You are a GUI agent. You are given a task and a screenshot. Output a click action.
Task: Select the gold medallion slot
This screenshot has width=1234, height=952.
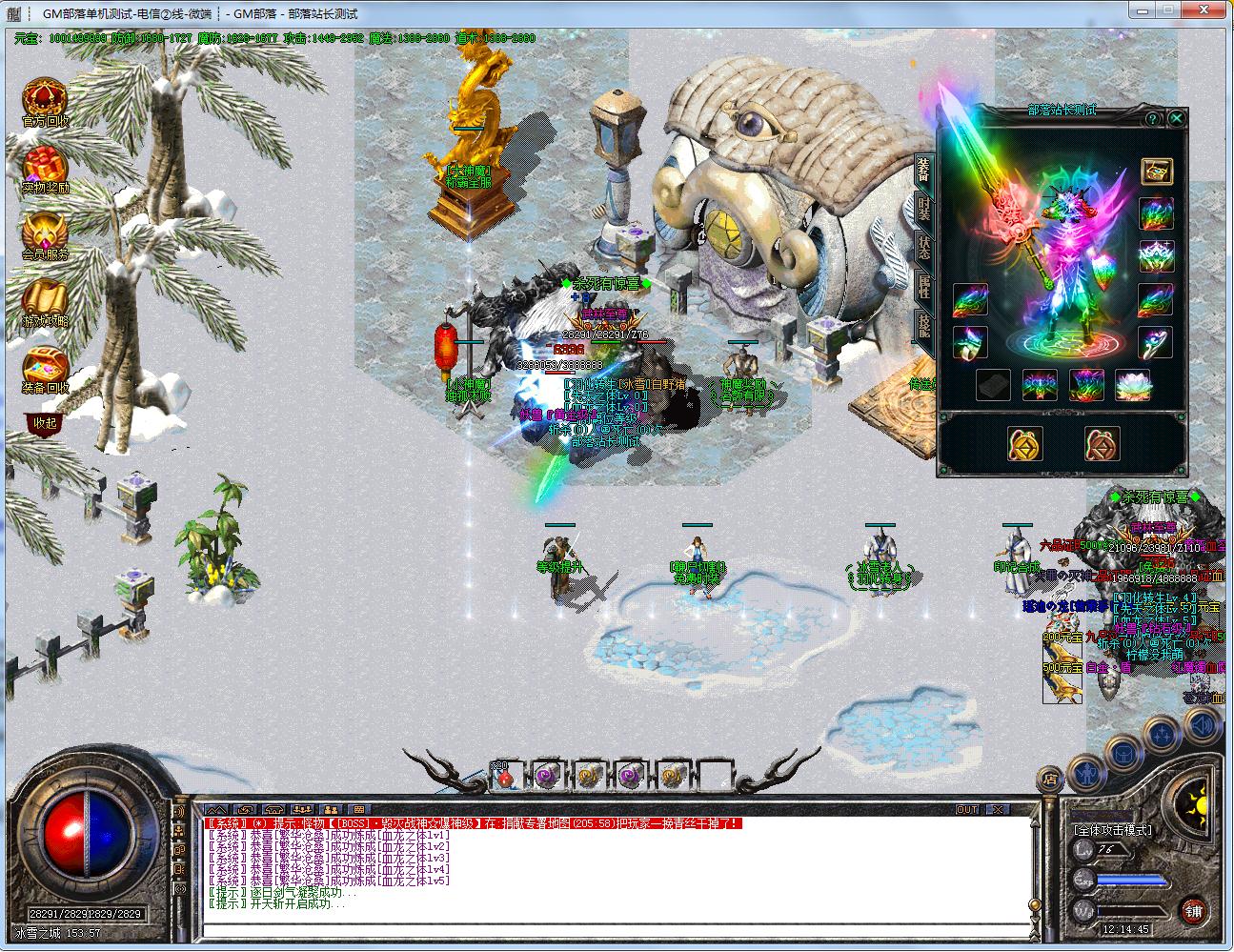(x=1025, y=444)
